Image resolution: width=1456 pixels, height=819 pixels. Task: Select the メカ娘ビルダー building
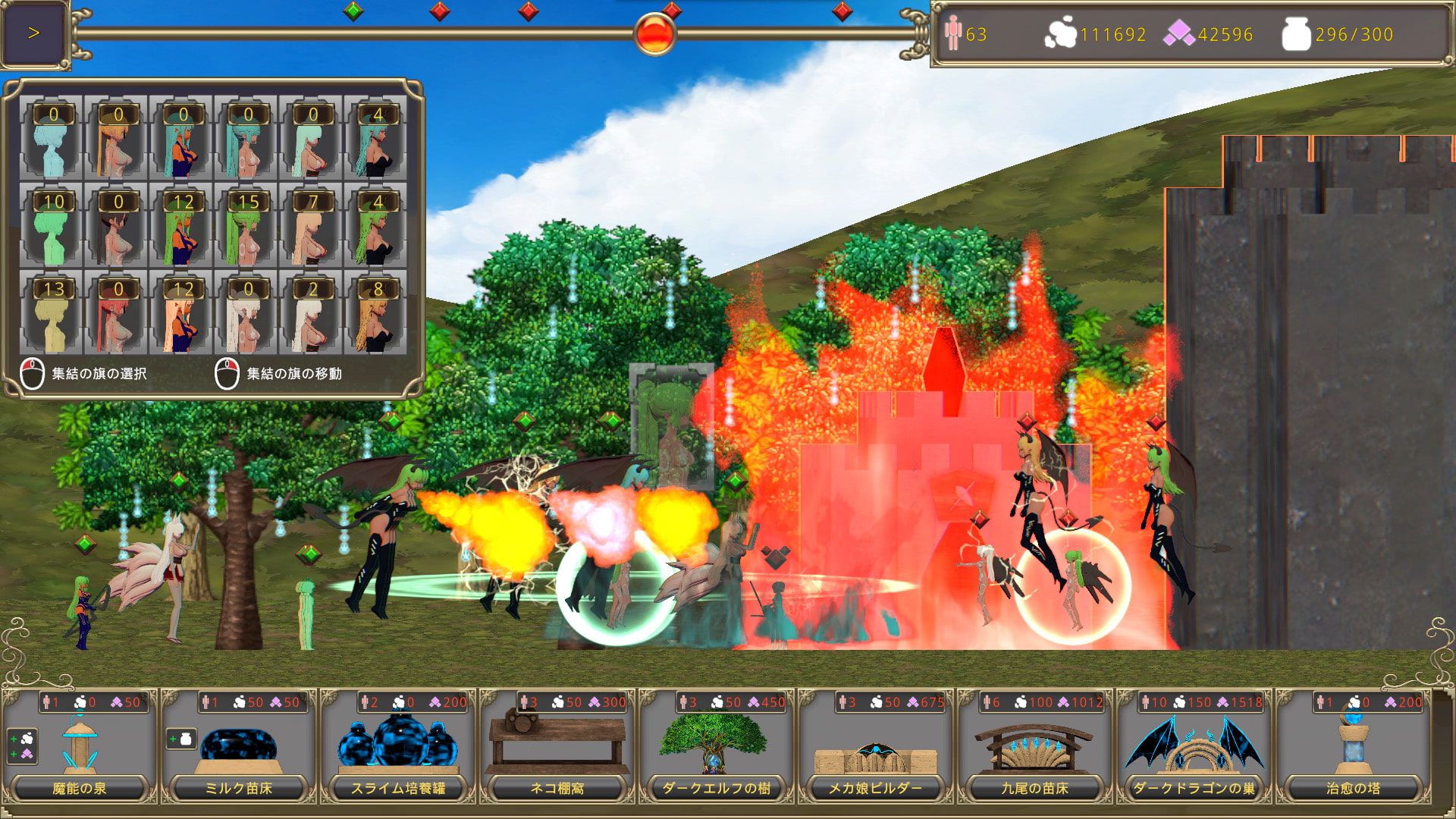[x=876, y=747]
